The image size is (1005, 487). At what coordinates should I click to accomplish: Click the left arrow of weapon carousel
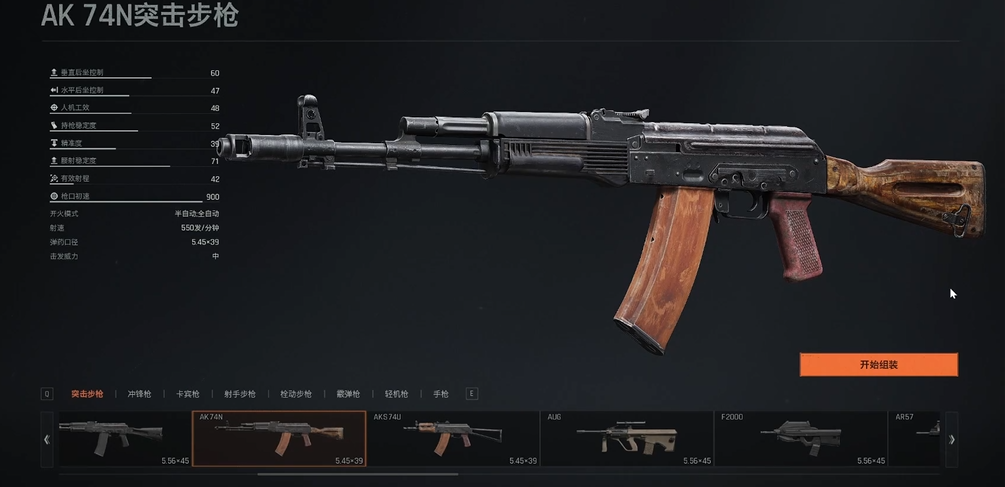pyautogui.click(x=47, y=439)
